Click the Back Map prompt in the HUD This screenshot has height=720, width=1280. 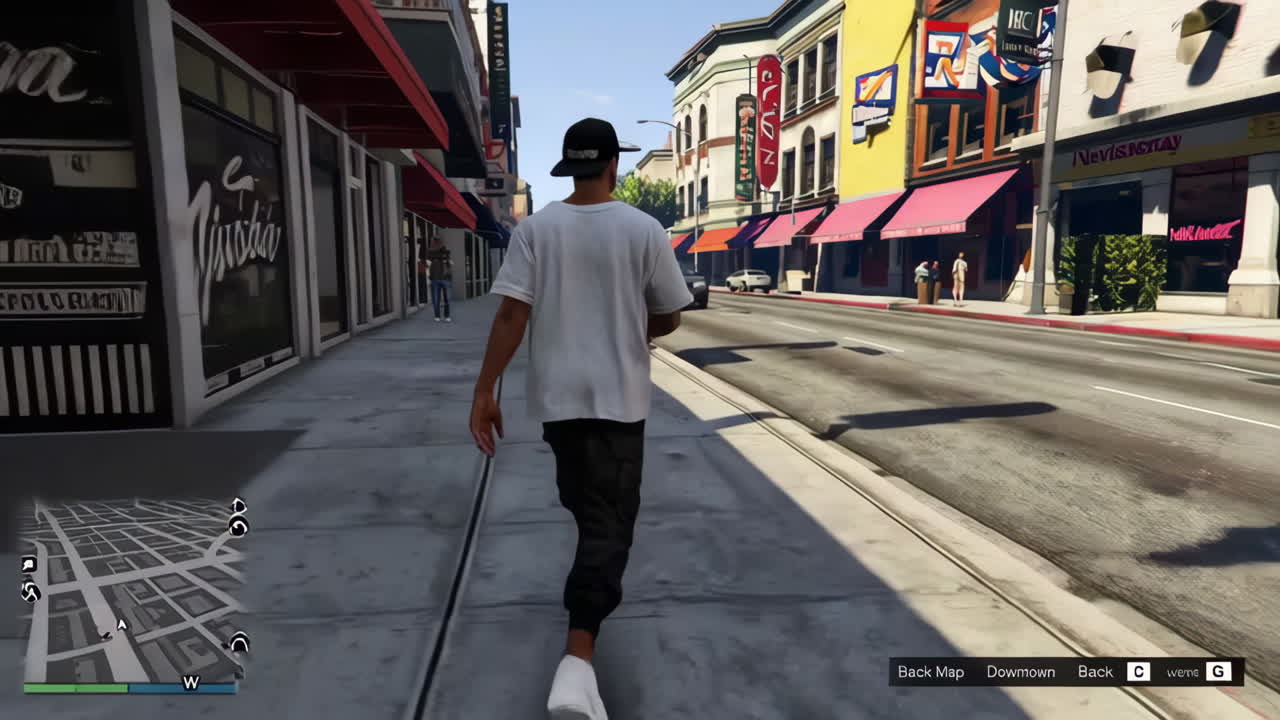[x=932, y=671]
